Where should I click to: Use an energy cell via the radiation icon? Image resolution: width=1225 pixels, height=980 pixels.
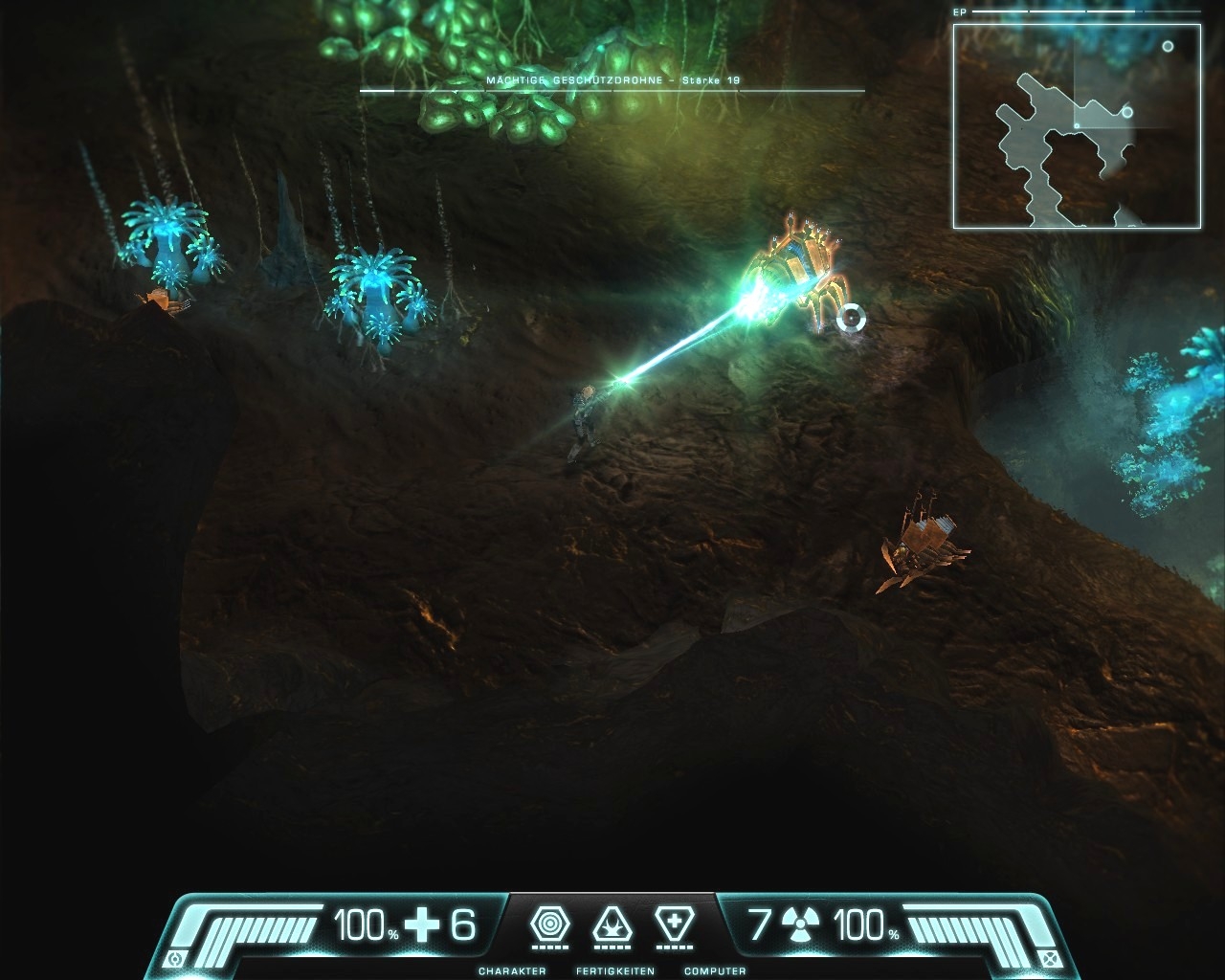(x=800, y=925)
